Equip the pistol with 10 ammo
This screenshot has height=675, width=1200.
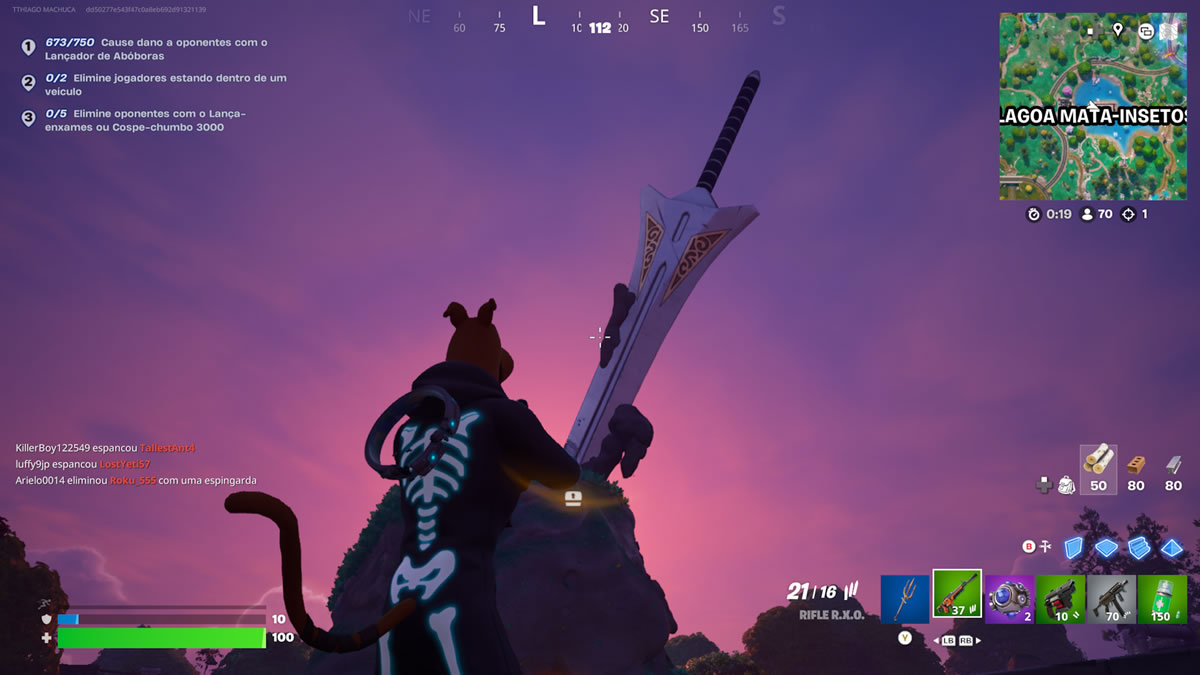coord(1061,599)
